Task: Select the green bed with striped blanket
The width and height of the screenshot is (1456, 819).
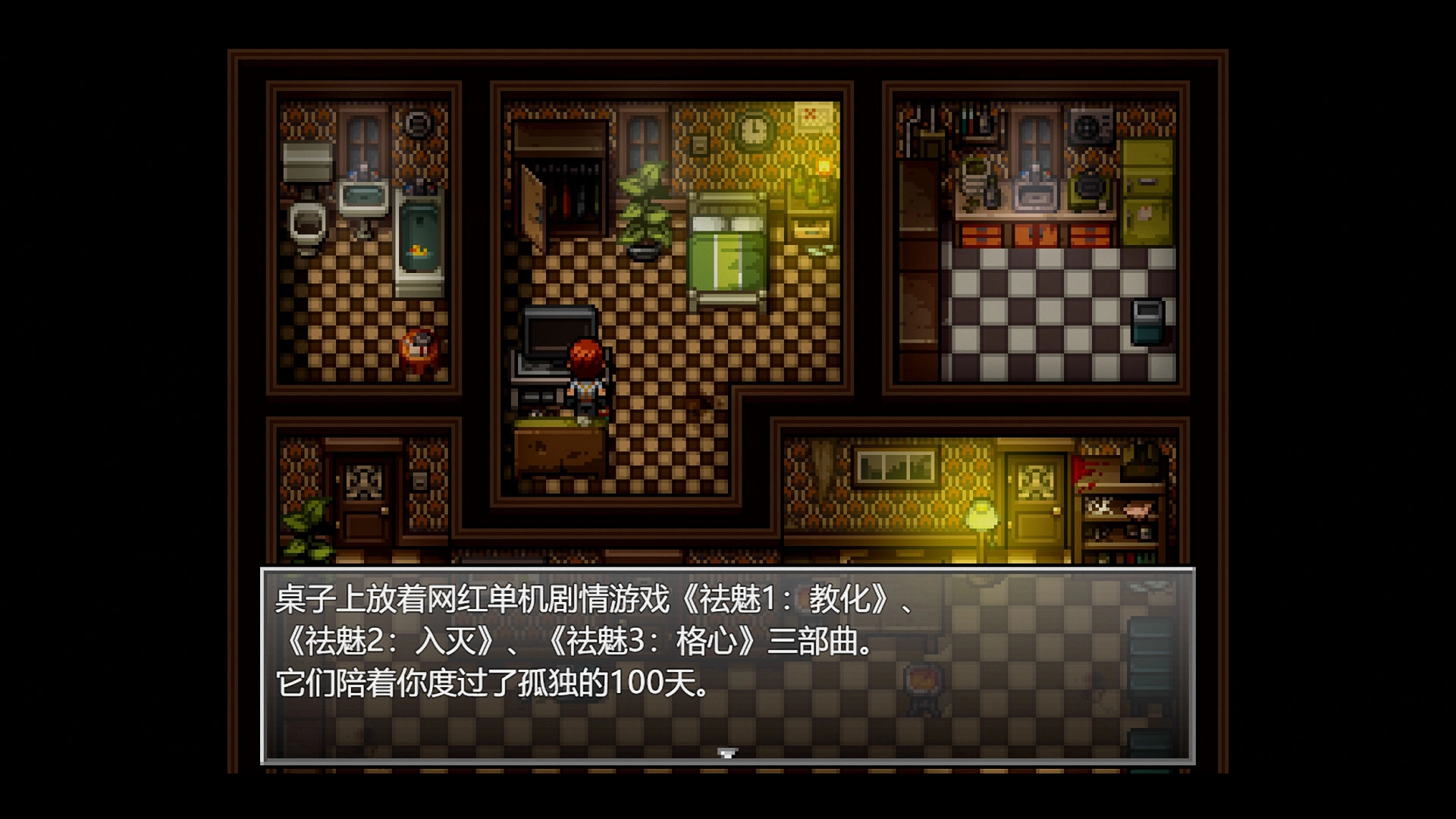Action: pos(726,250)
